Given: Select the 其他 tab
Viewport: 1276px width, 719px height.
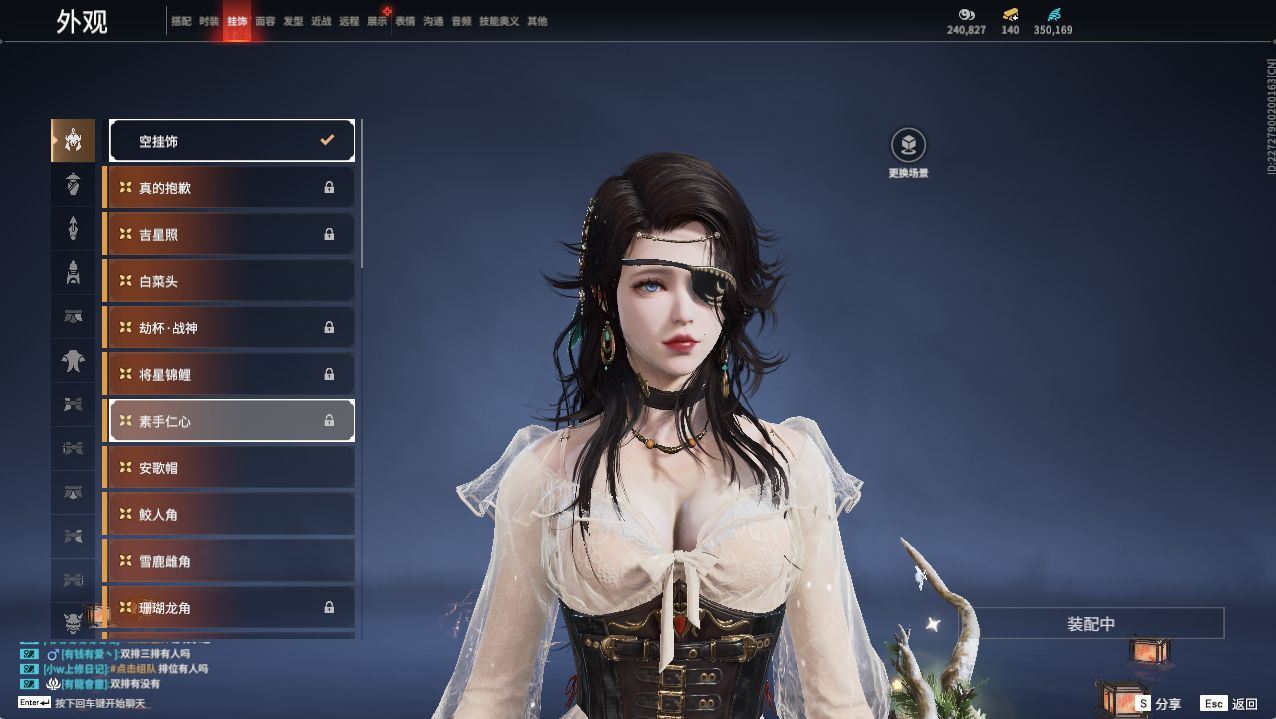Looking at the screenshot, I should point(537,21).
